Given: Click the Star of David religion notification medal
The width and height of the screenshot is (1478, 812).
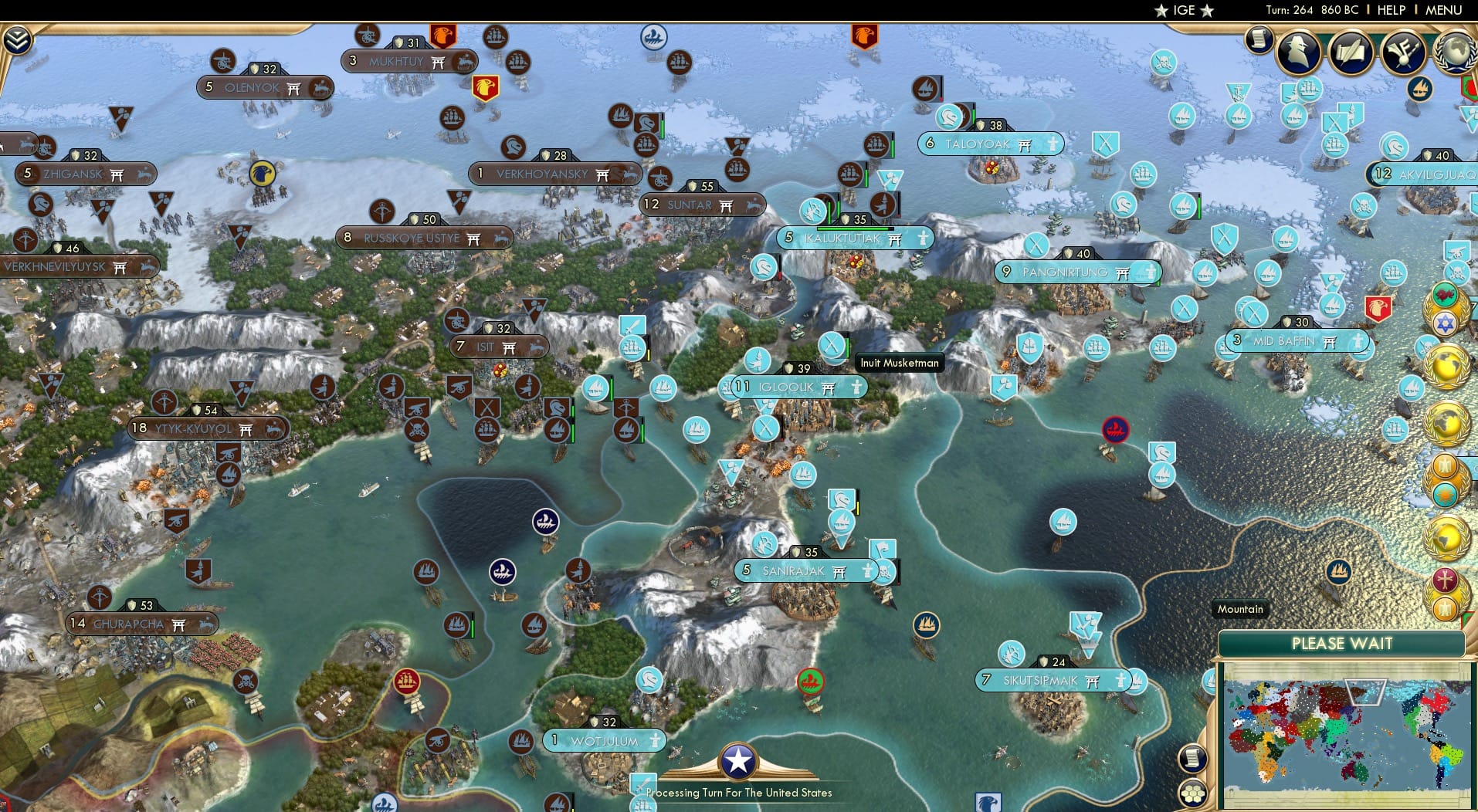Looking at the screenshot, I should [1444, 324].
